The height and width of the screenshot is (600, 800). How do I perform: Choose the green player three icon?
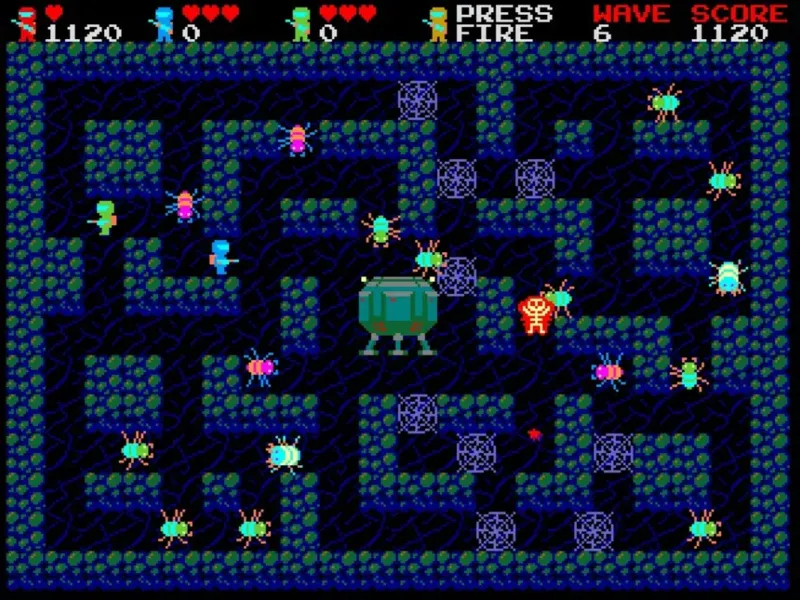point(300,23)
